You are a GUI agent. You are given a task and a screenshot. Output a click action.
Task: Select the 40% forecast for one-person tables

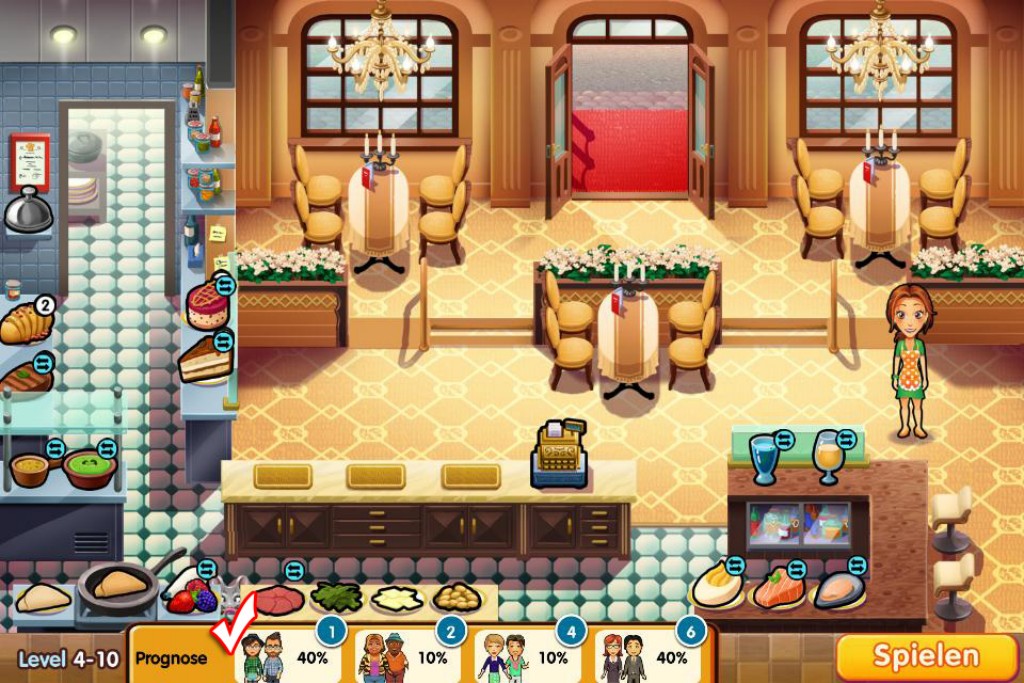coord(290,656)
